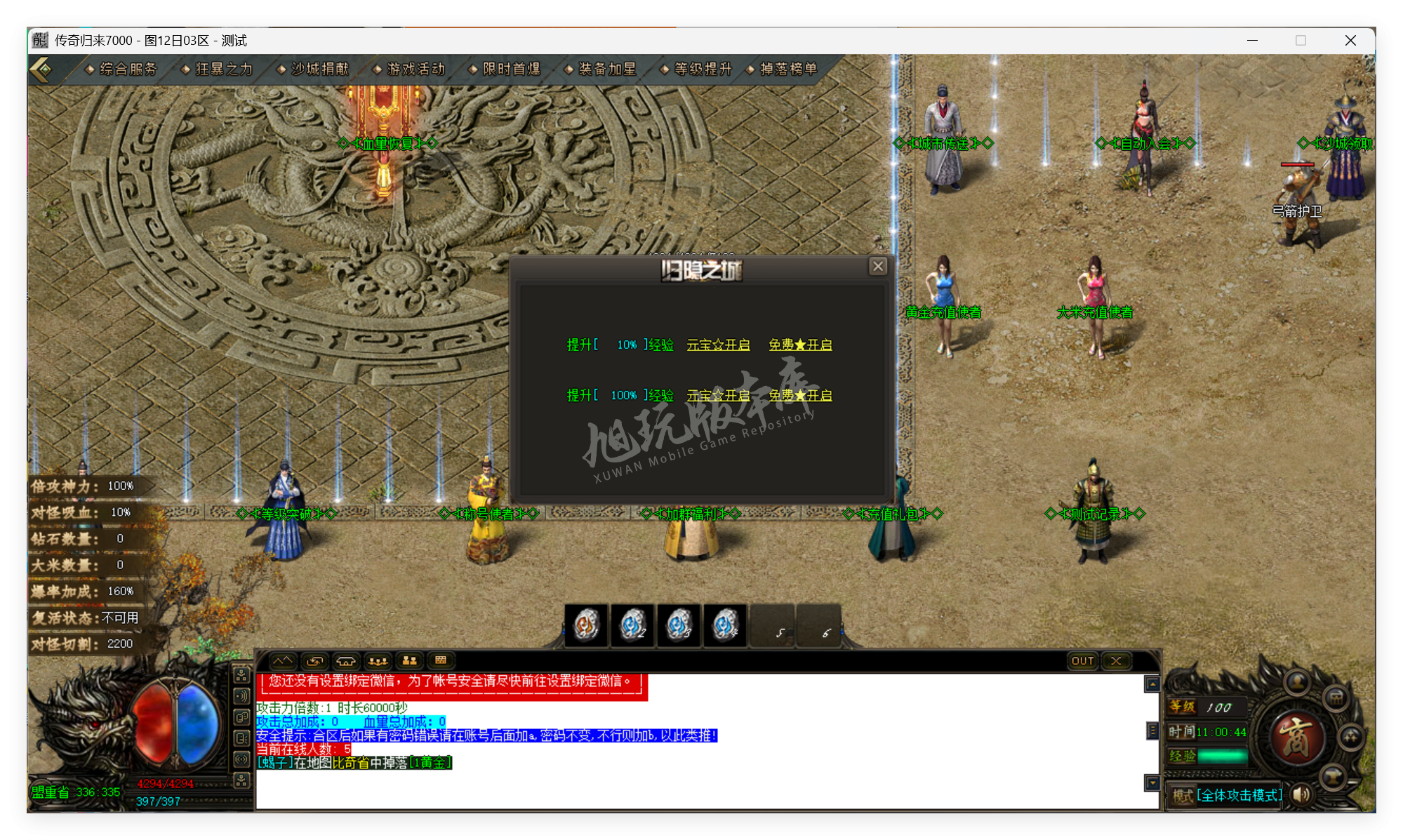Mute sound with the speaker icon

pos(1302,794)
